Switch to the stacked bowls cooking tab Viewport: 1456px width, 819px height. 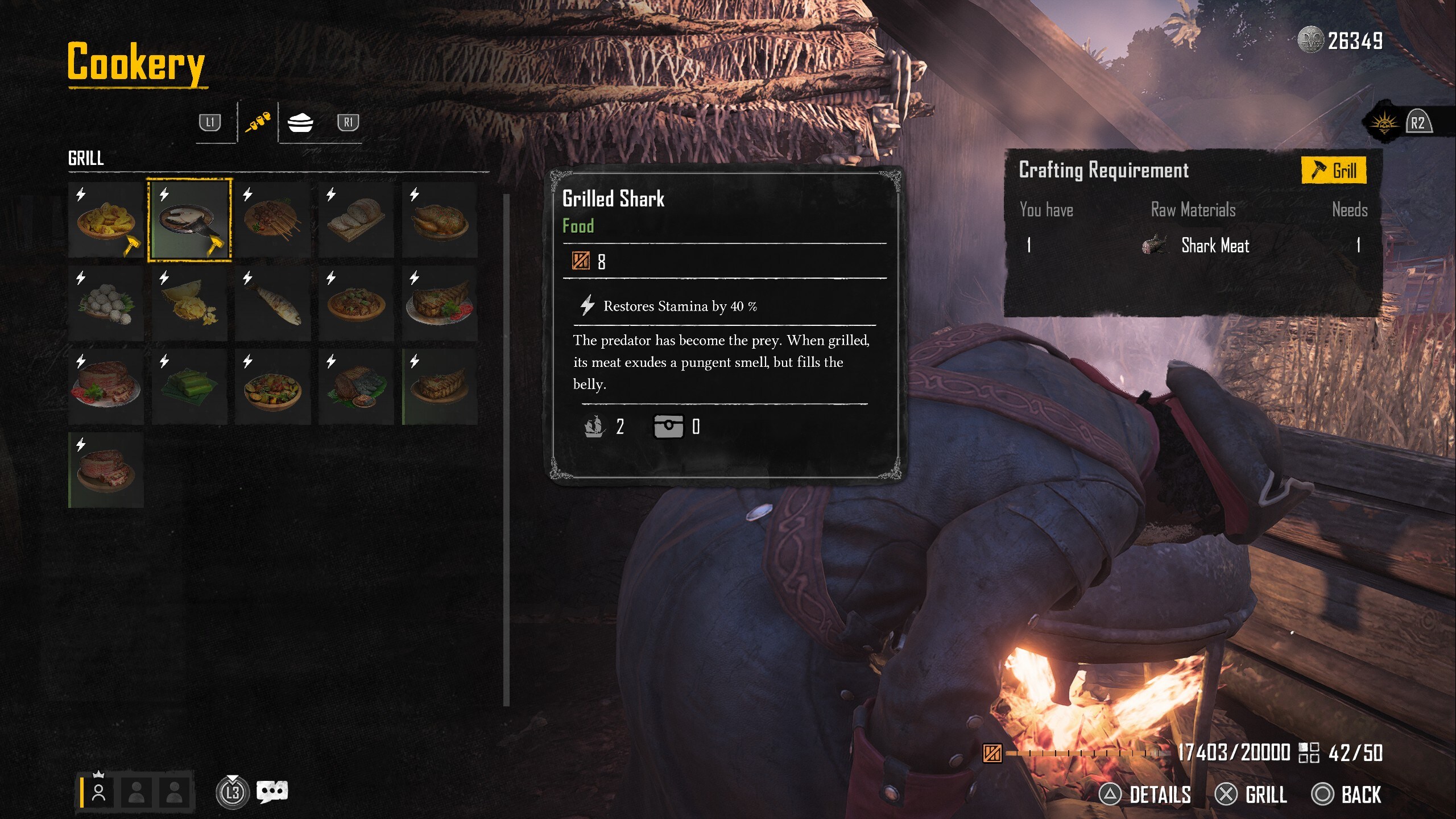[300, 122]
